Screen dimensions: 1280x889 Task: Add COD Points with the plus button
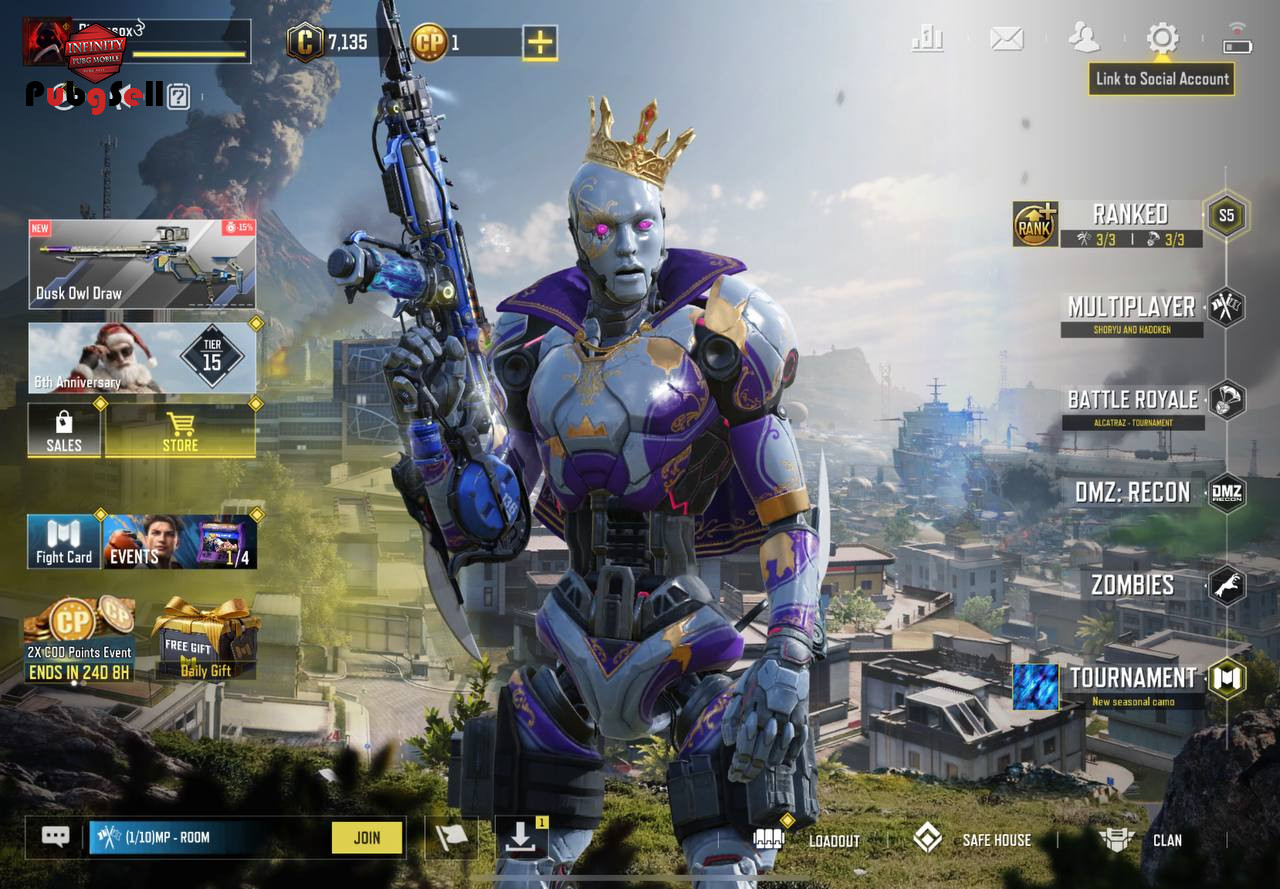click(x=539, y=42)
